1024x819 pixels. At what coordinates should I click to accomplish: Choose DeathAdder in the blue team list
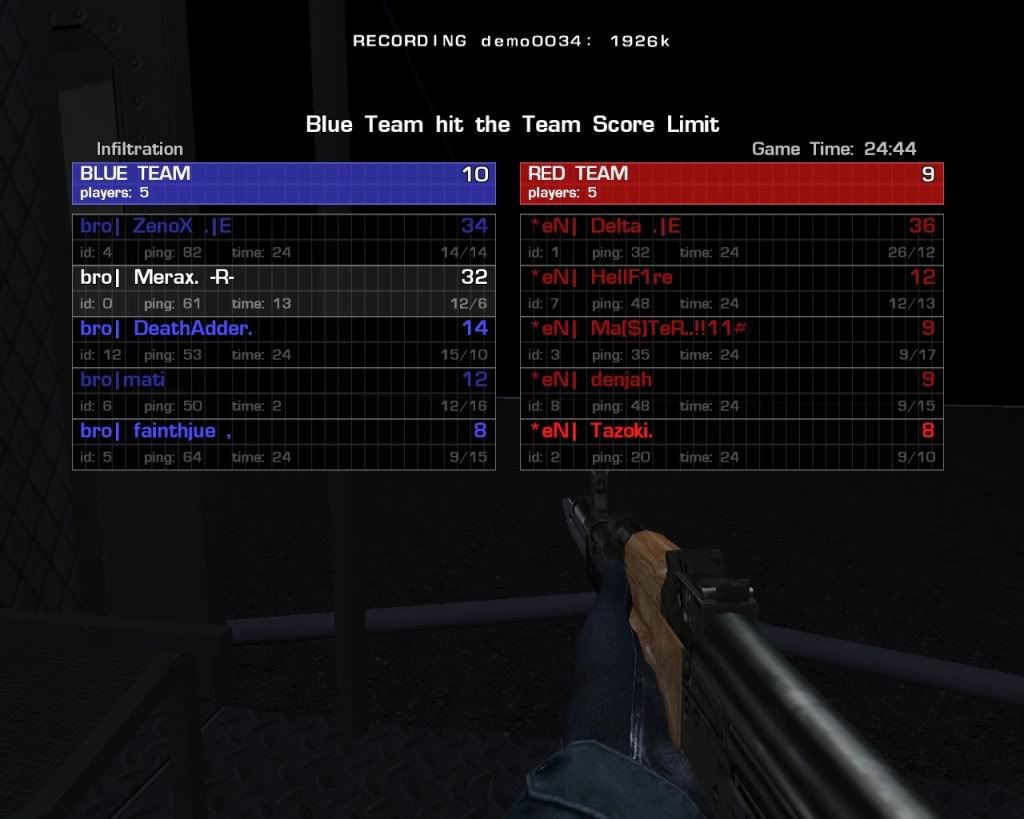(x=283, y=341)
